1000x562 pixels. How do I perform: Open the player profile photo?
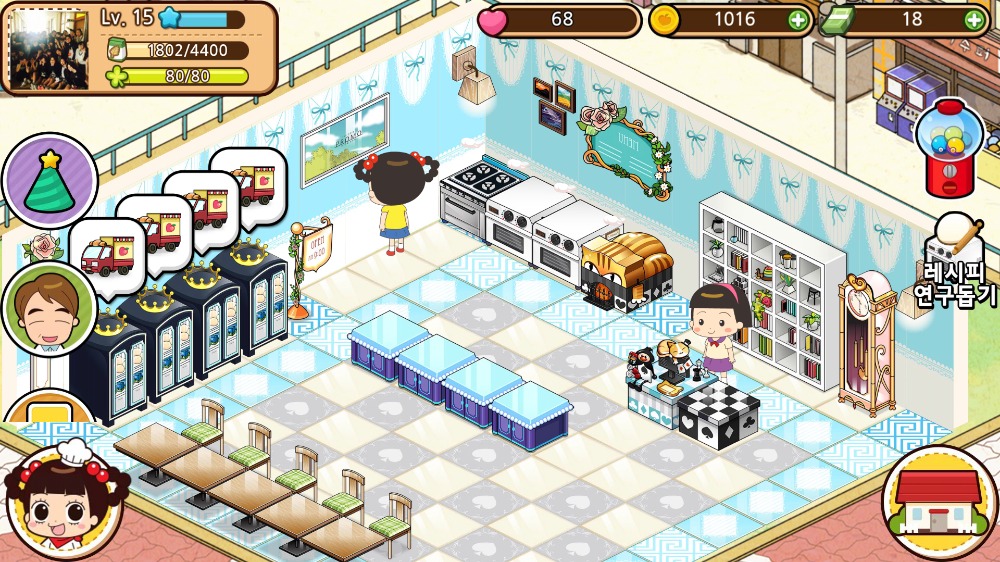(x=49, y=47)
